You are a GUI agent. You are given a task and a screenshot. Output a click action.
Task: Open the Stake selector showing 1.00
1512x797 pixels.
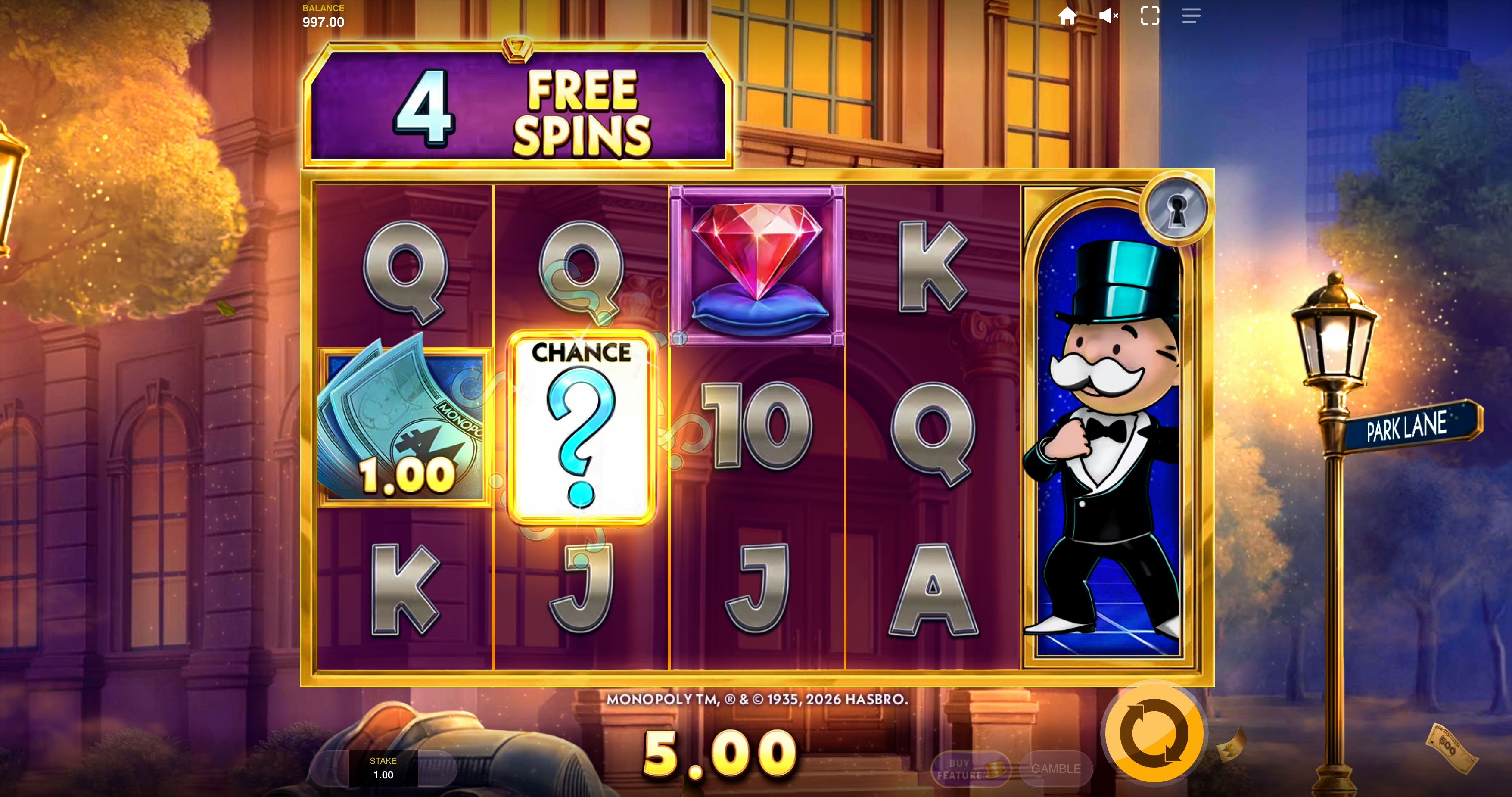pyautogui.click(x=384, y=767)
